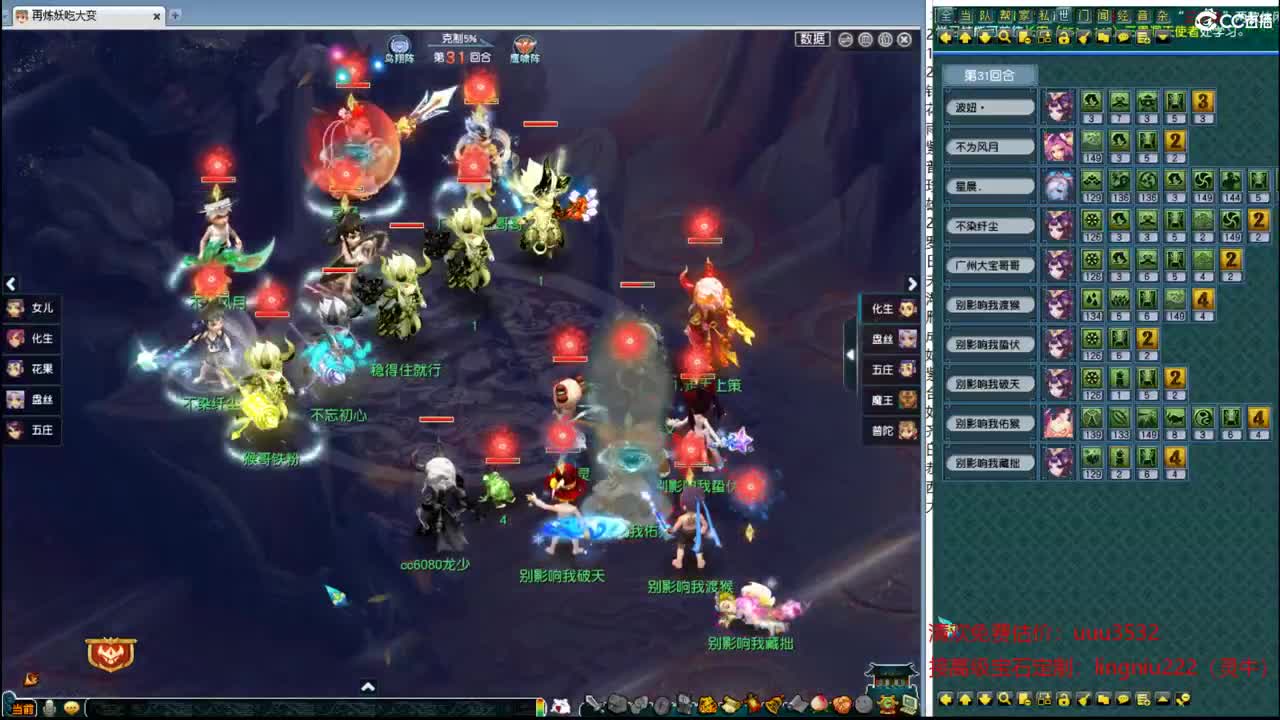The height and width of the screenshot is (720, 1280).
Task: Expand the bottom panel using the upward arrow
Action: (x=368, y=688)
